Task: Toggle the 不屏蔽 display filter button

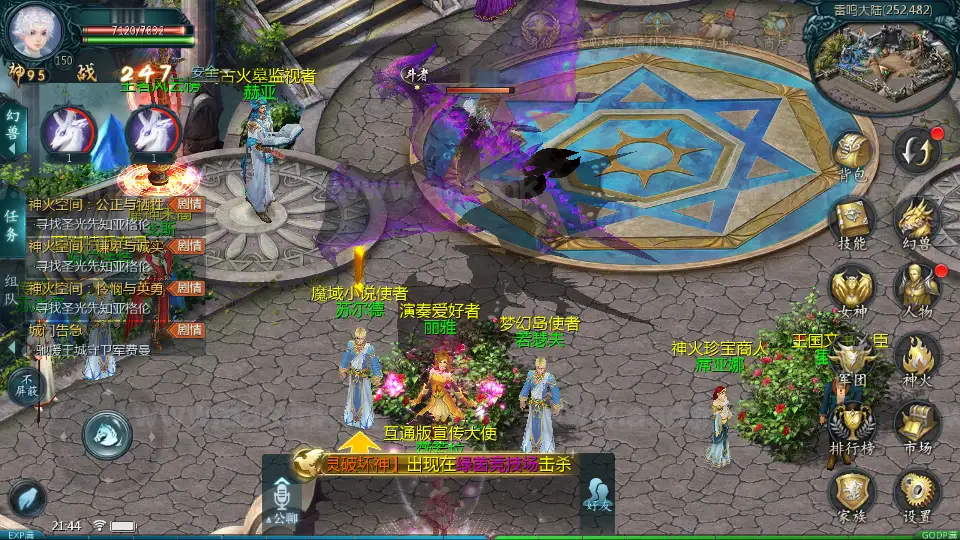Action: point(27,386)
